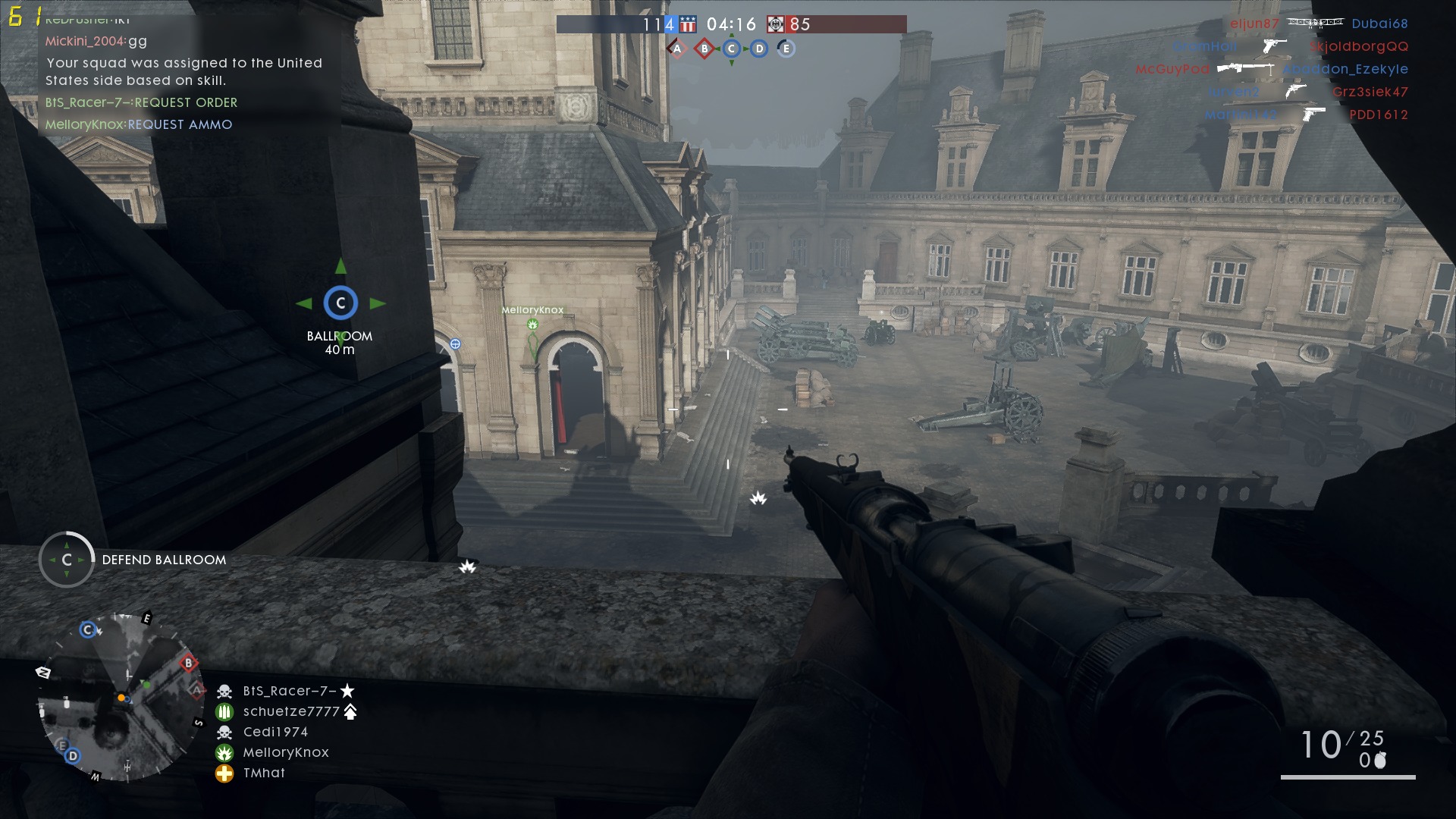Click the D objective marker on the minimap
Image resolution: width=1456 pixels, height=819 pixels.
(x=73, y=755)
